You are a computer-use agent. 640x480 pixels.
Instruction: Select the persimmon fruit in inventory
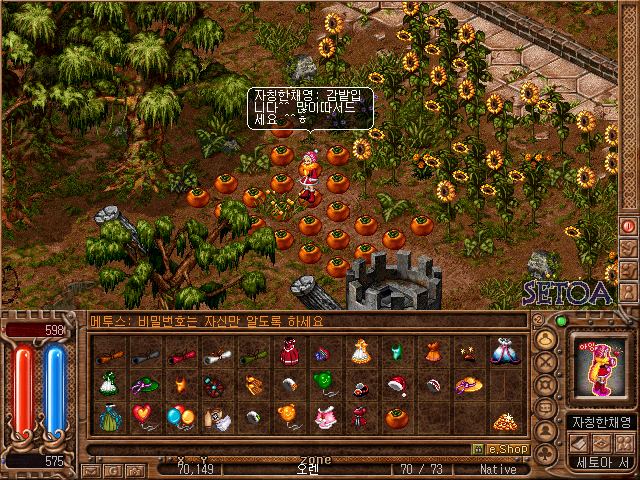[x=397, y=417]
